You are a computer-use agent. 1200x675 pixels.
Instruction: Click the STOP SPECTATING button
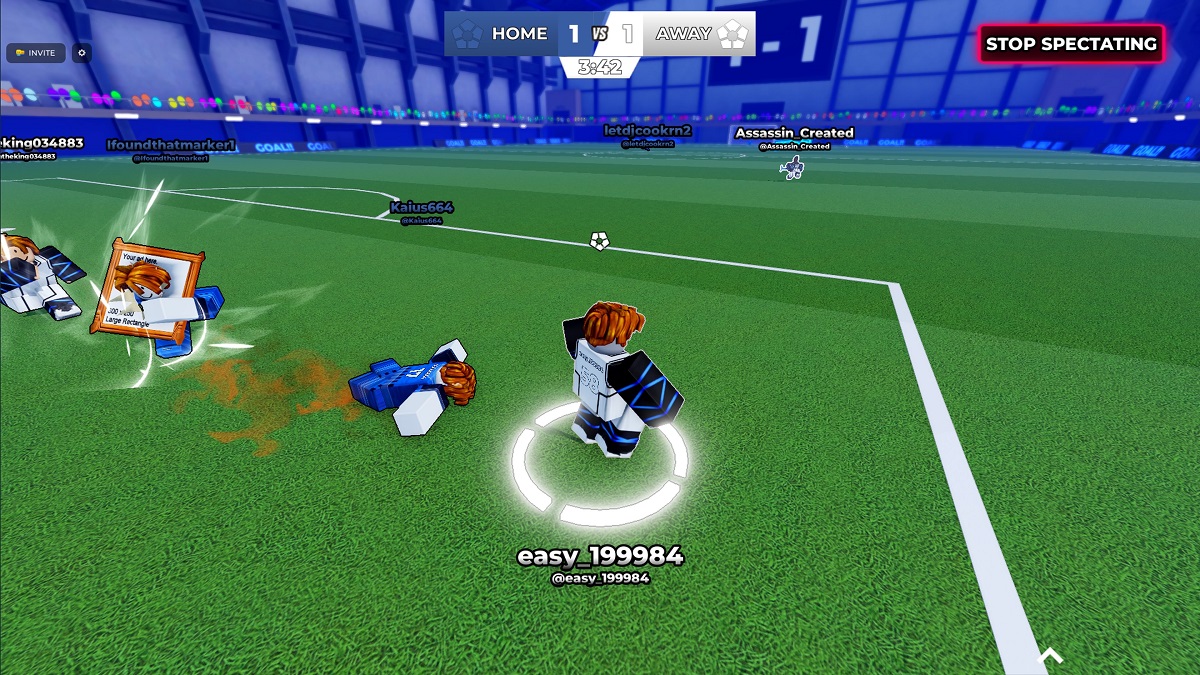coord(1071,44)
